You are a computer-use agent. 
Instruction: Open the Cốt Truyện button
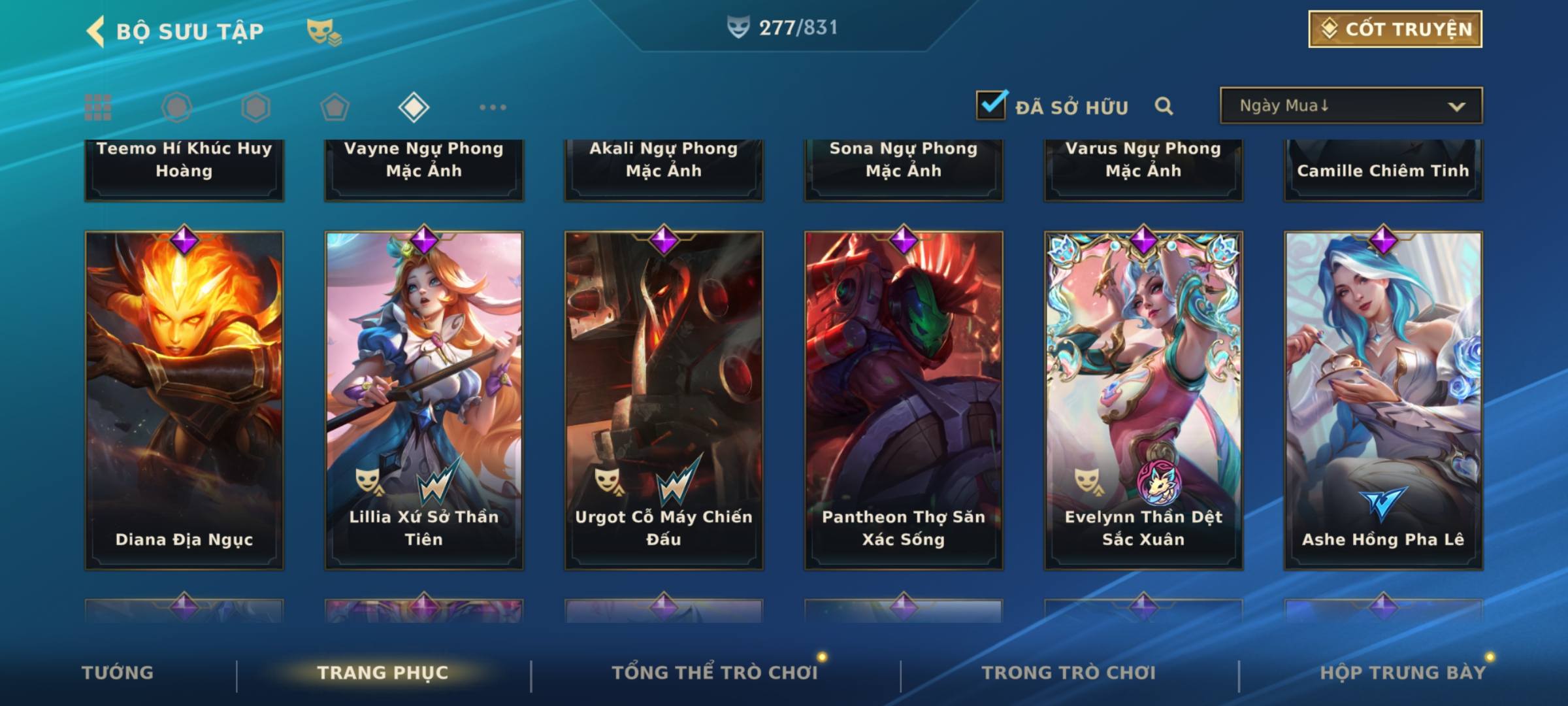point(1395,29)
